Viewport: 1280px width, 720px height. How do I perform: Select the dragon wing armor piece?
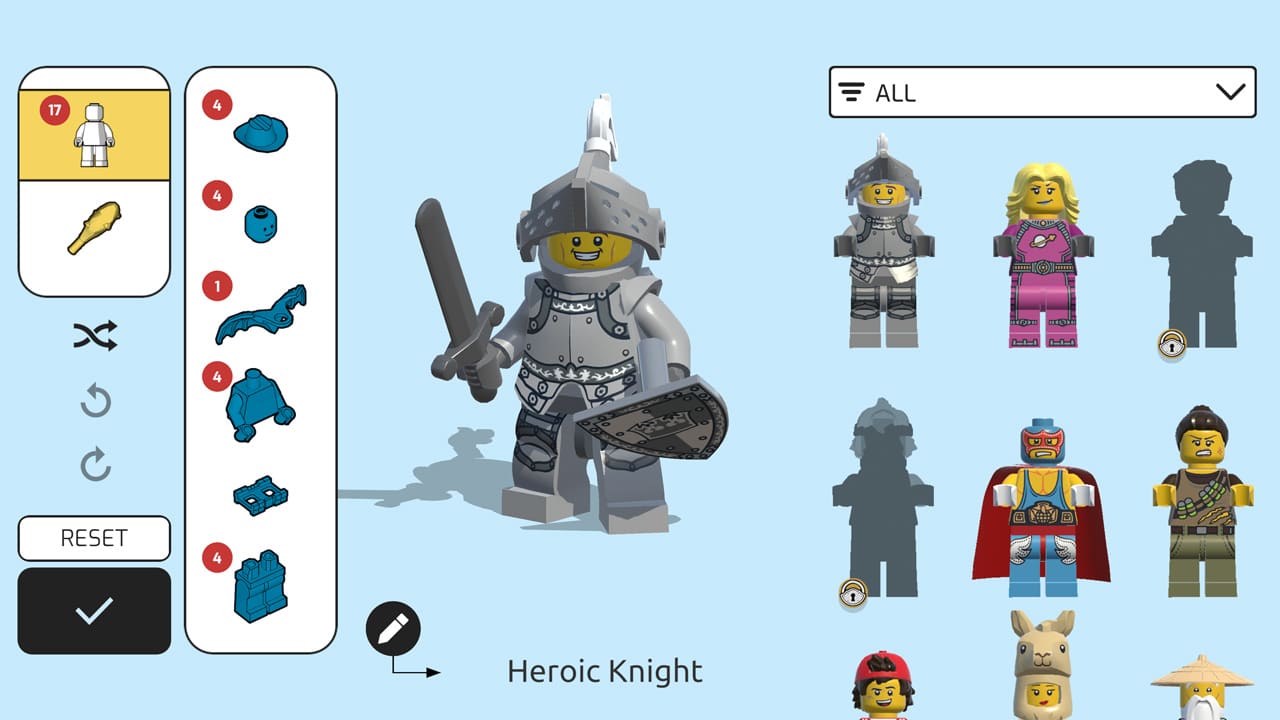coord(262,310)
